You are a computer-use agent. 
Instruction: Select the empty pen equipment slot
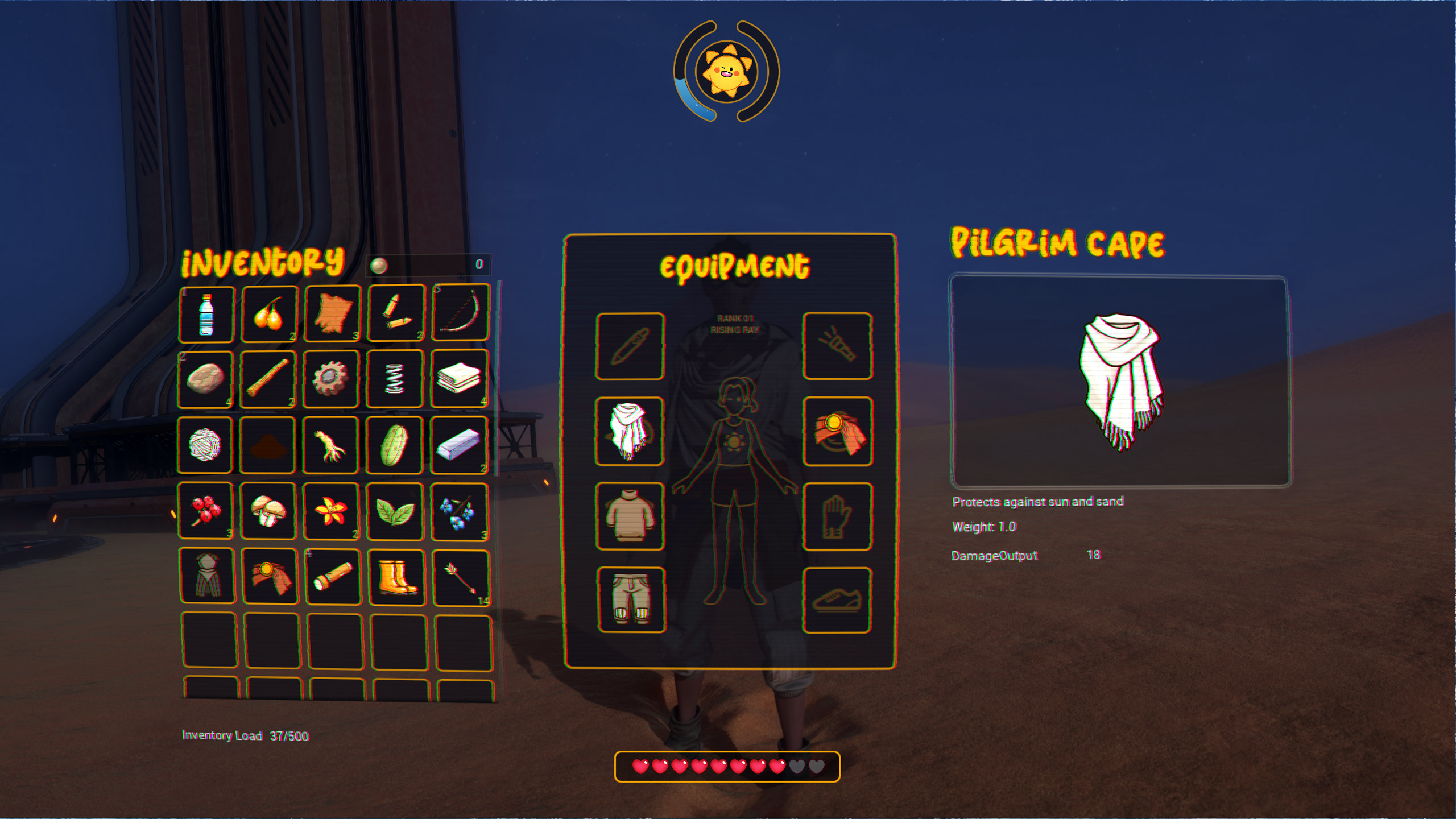(x=630, y=346)
